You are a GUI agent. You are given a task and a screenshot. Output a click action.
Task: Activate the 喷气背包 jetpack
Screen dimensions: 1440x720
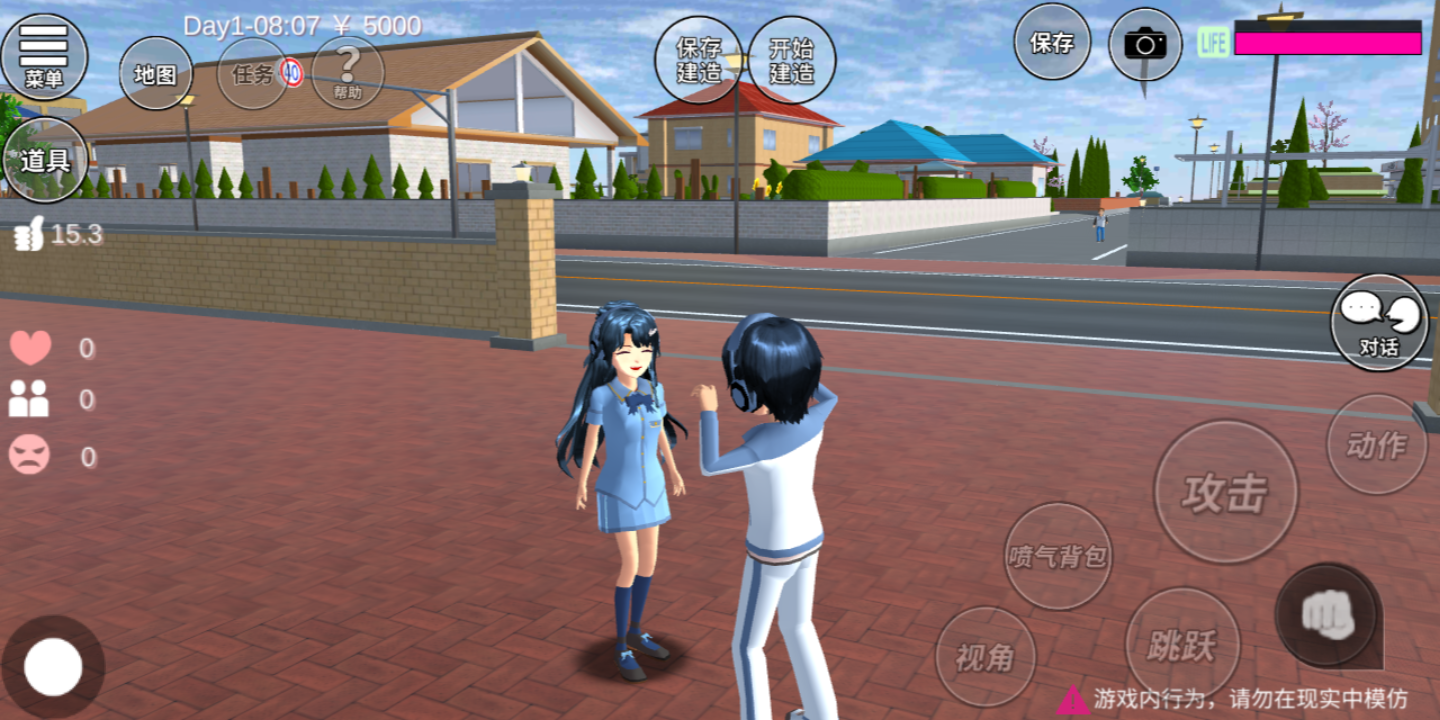(x=1057, y=556)
